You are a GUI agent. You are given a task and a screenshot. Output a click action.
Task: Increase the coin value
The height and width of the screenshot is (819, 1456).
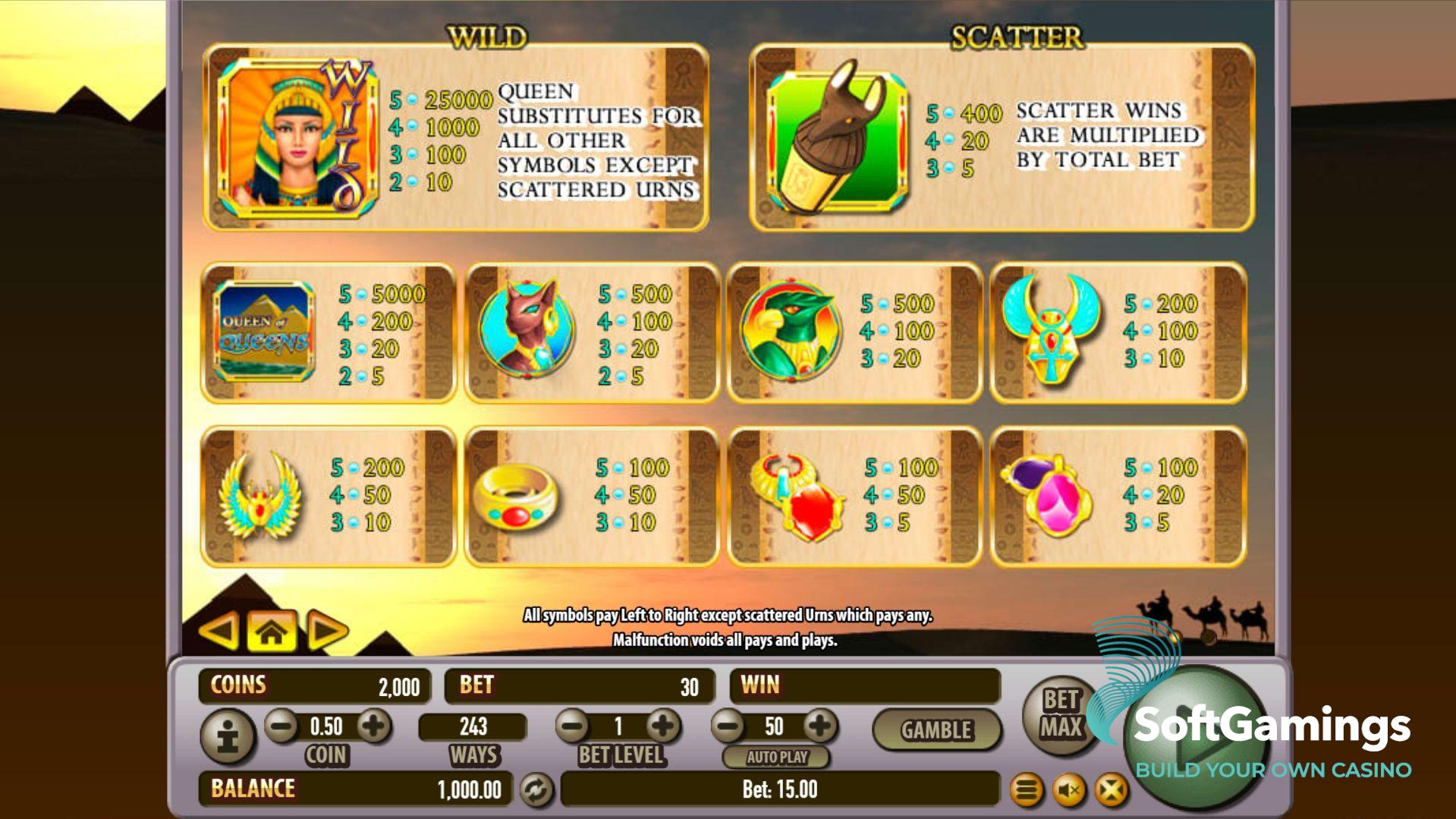point(373,726)
